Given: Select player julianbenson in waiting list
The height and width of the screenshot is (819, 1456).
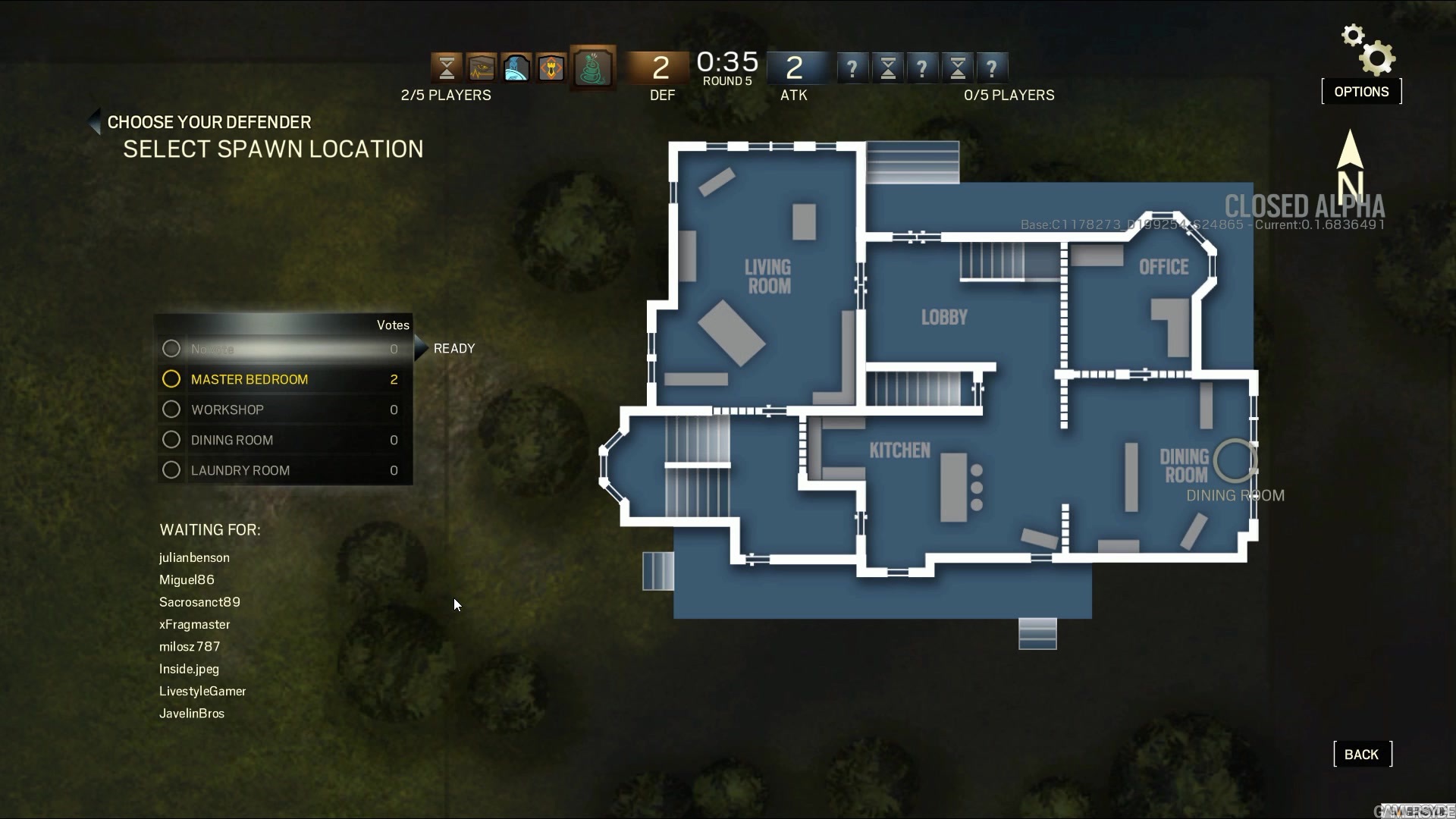Looking at the screenshot, I should (x=194, y=557).
